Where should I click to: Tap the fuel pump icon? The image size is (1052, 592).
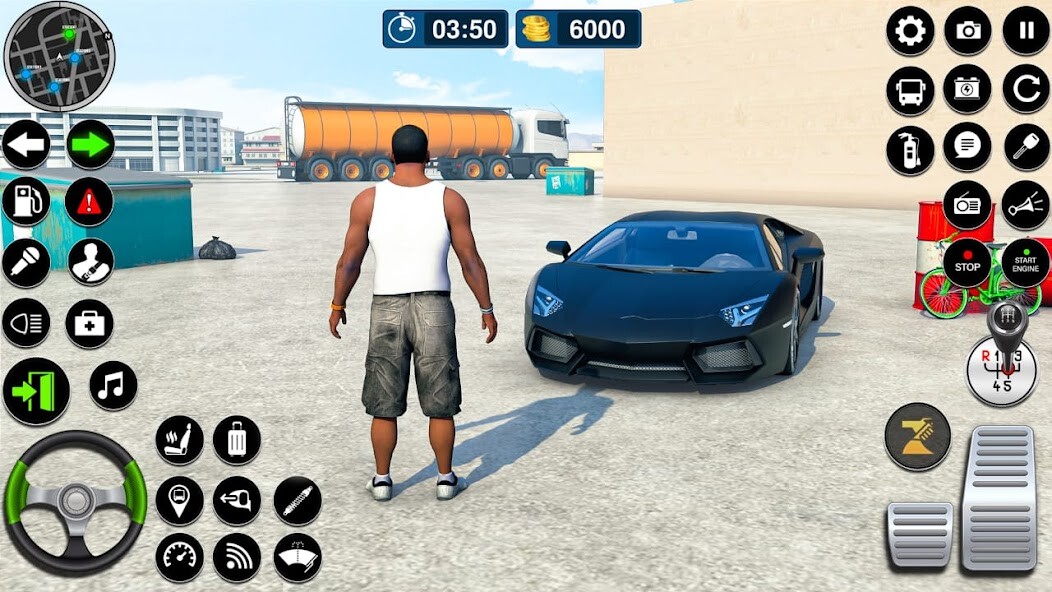[26, 202]
